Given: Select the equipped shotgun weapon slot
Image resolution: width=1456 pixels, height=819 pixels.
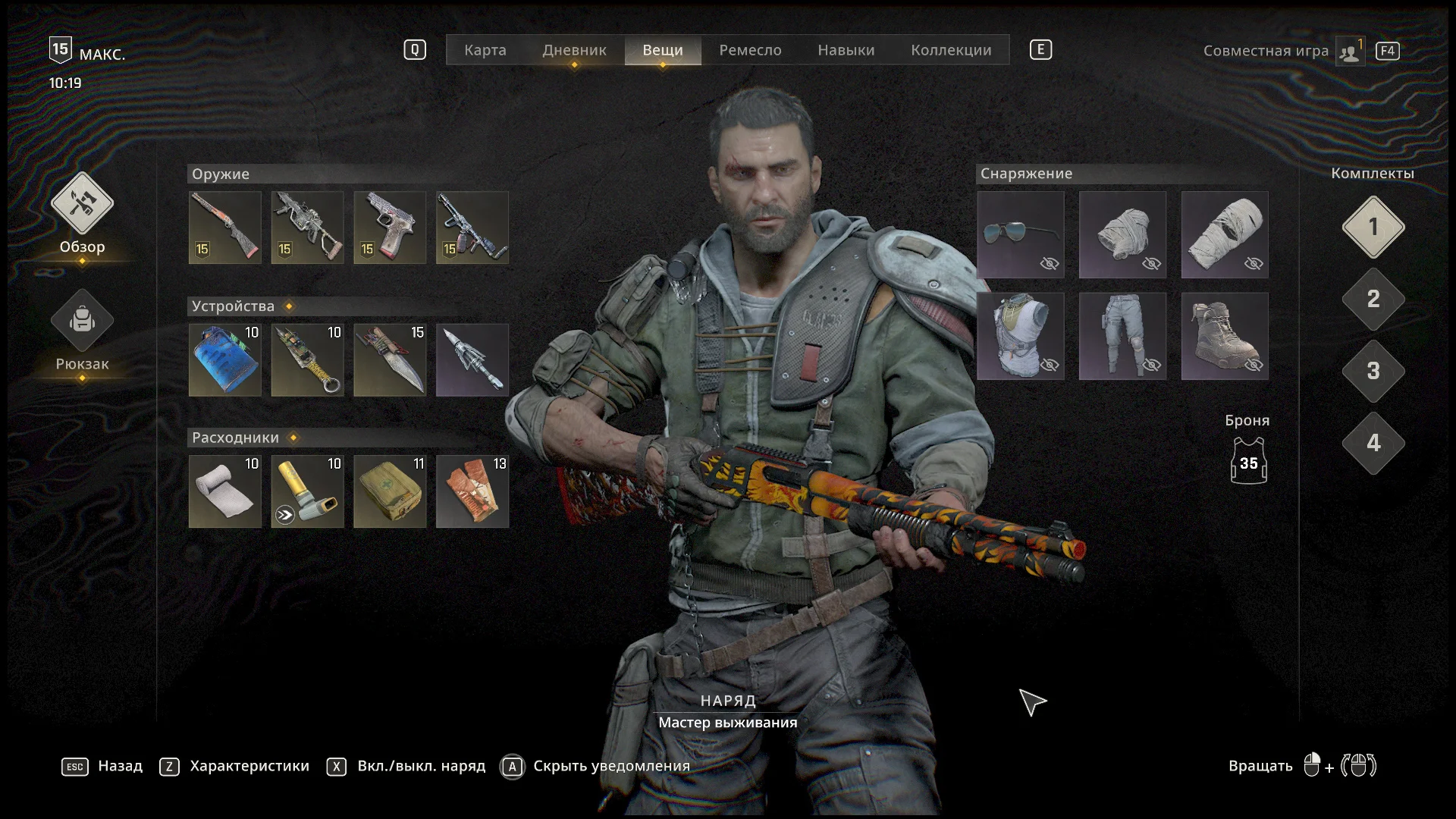Looking at the screenshot, I should pos(224,227).
